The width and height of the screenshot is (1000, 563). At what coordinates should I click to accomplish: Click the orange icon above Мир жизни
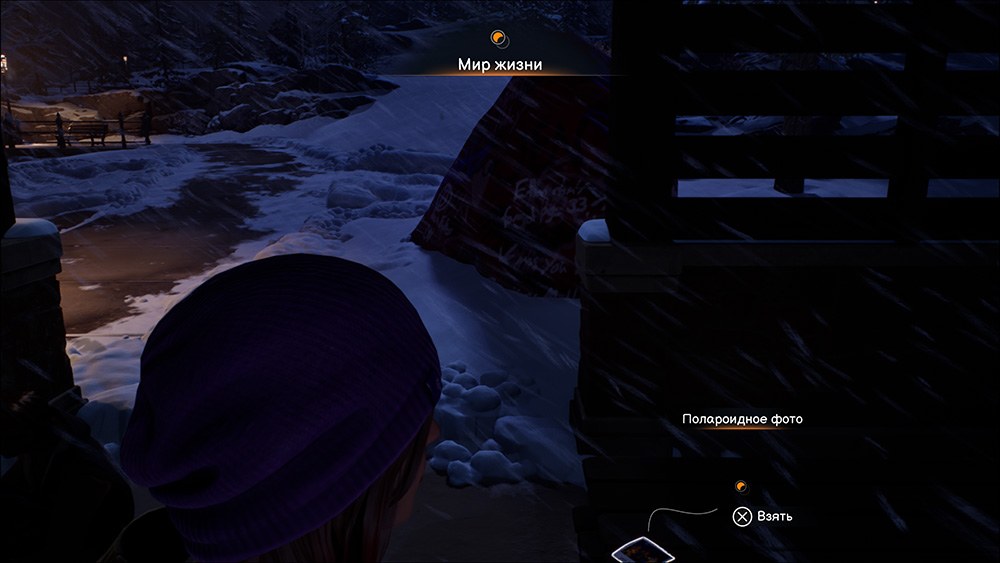498,39
